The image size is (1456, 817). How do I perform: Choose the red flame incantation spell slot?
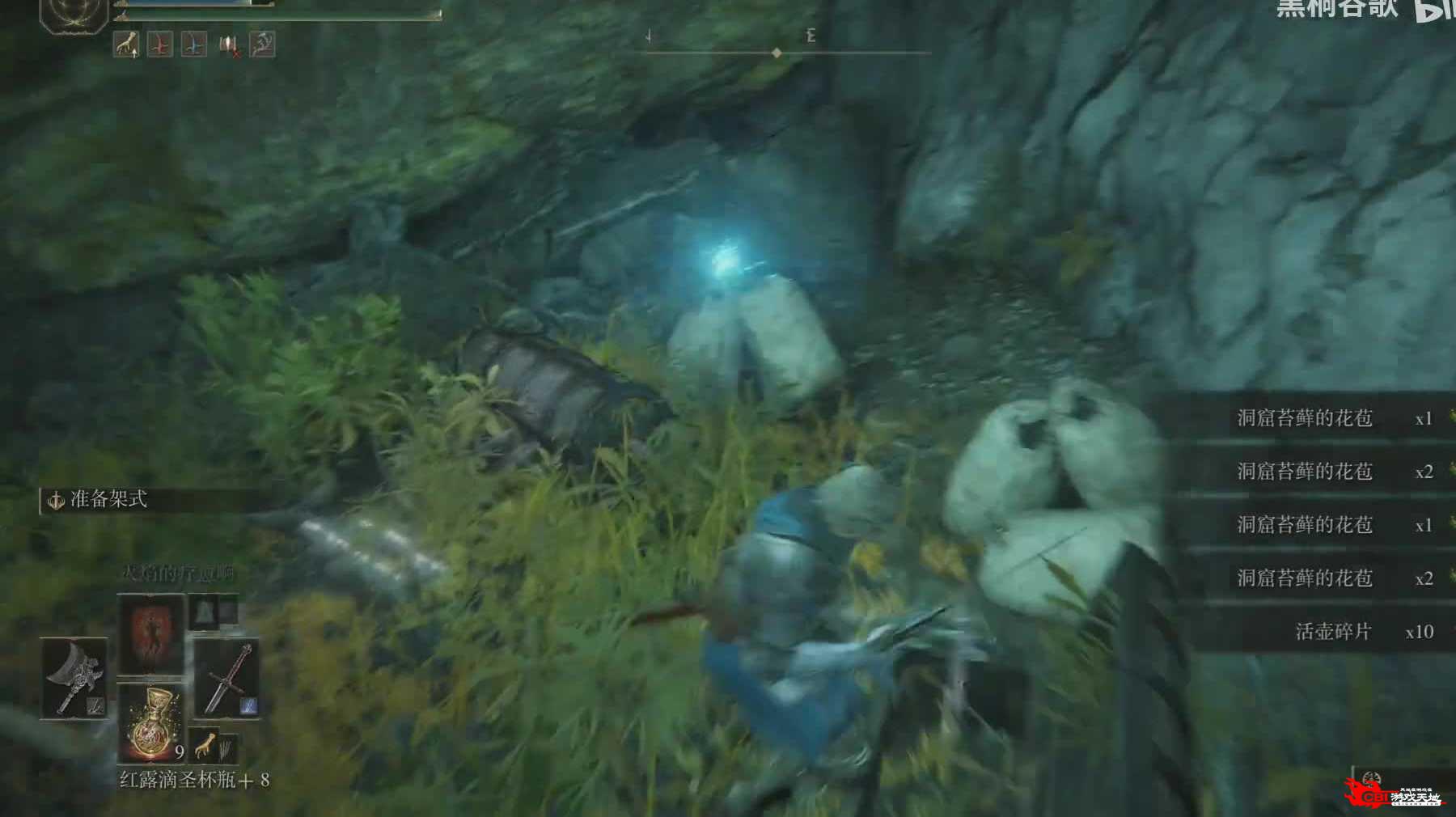pos(151,633)
